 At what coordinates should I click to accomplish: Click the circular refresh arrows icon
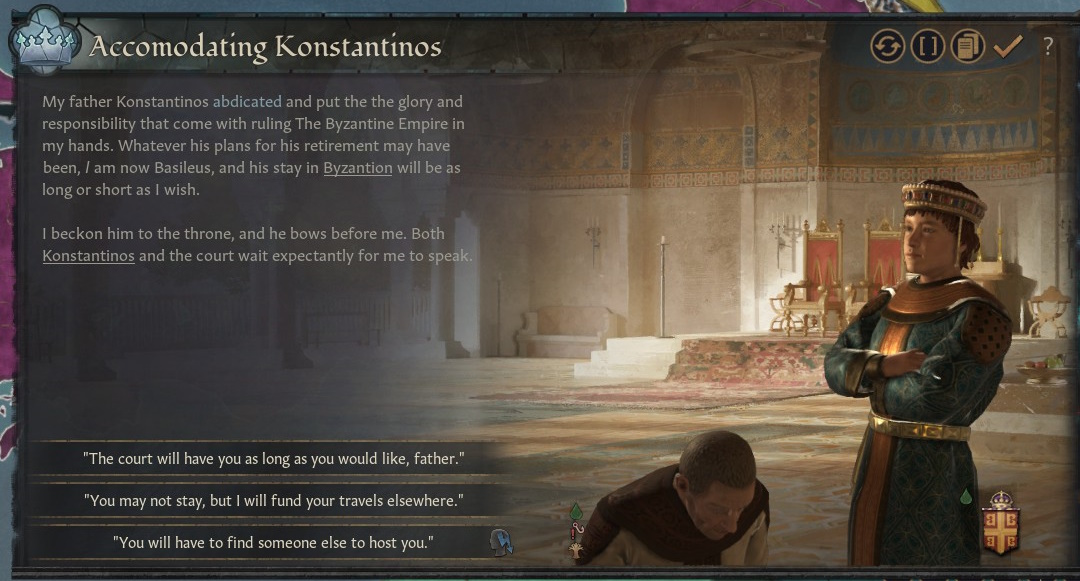point(887,46)
